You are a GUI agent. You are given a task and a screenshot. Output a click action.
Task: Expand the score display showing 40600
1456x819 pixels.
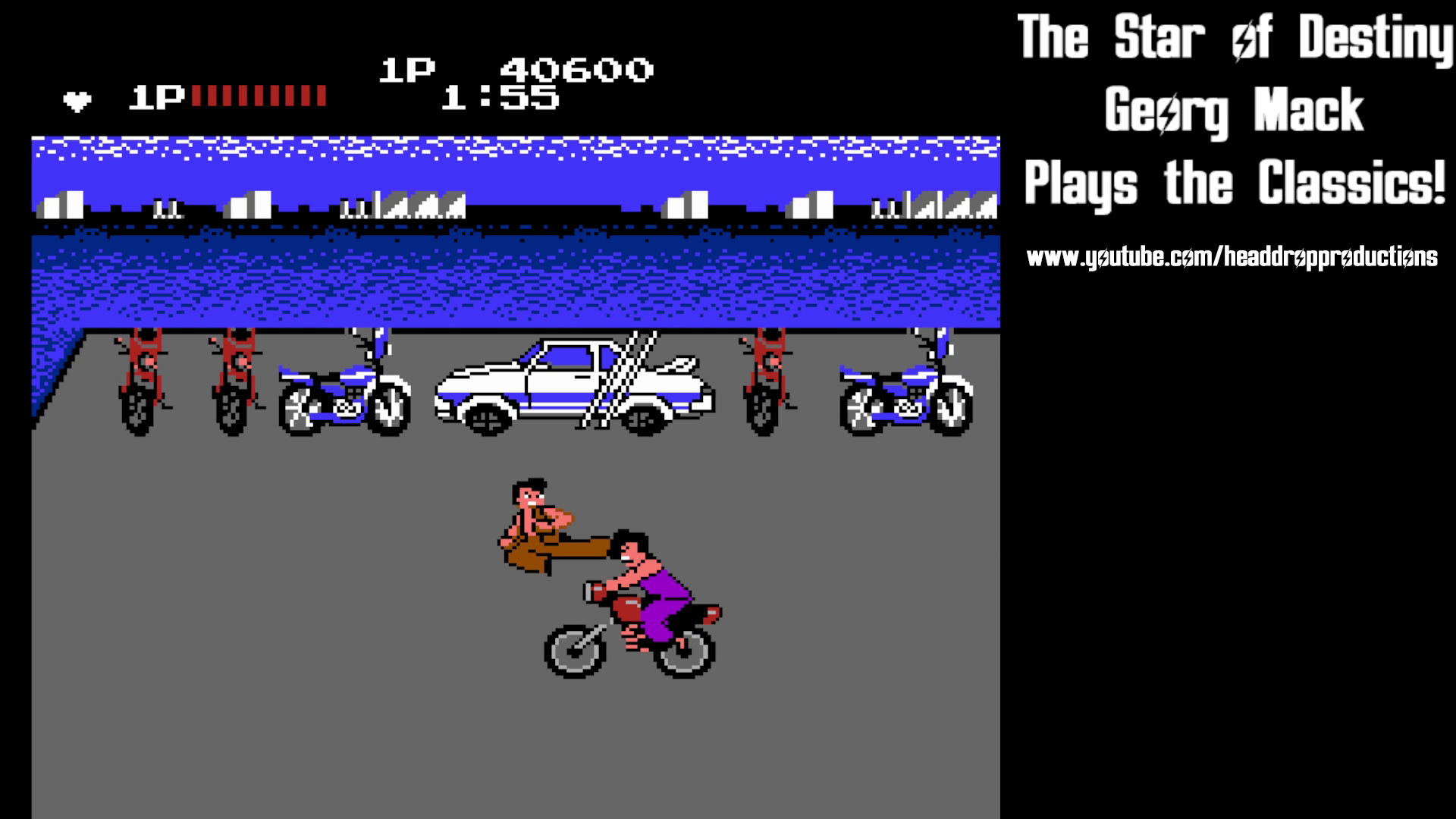[x=573, y=68]
